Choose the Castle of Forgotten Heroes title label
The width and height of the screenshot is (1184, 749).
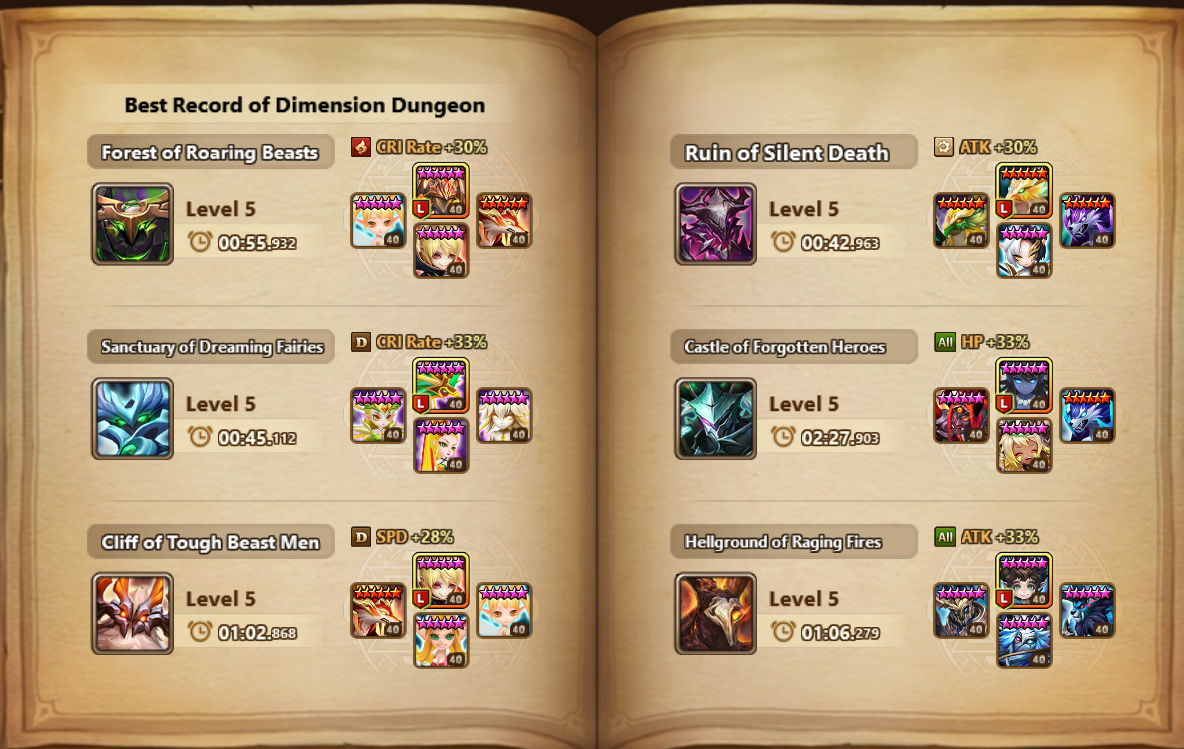pyautogui.click(x=785, y=348)
